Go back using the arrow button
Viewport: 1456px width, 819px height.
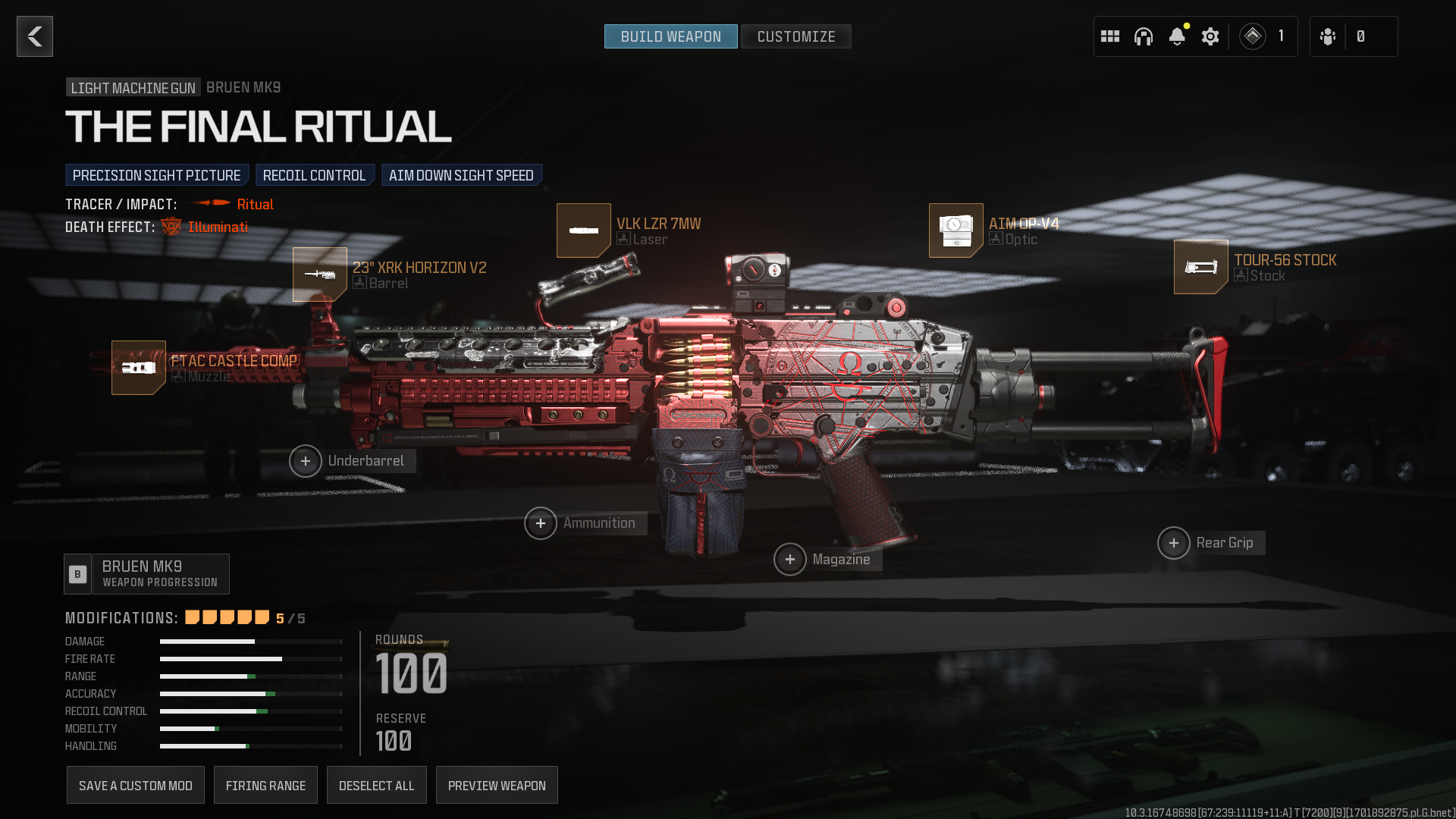click(x=35, y=36)
